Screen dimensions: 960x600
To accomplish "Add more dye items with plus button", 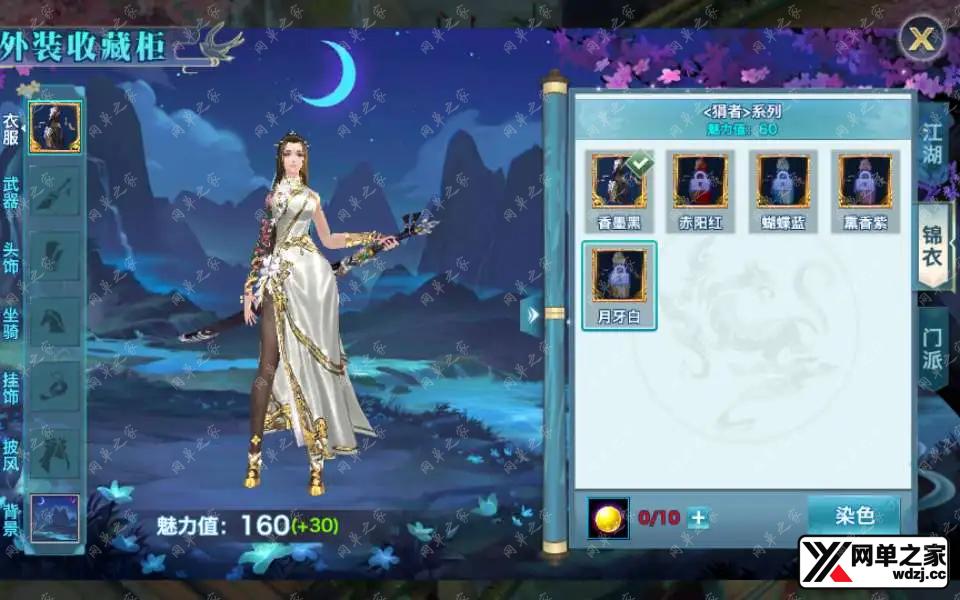I will [x=699, y=517].
